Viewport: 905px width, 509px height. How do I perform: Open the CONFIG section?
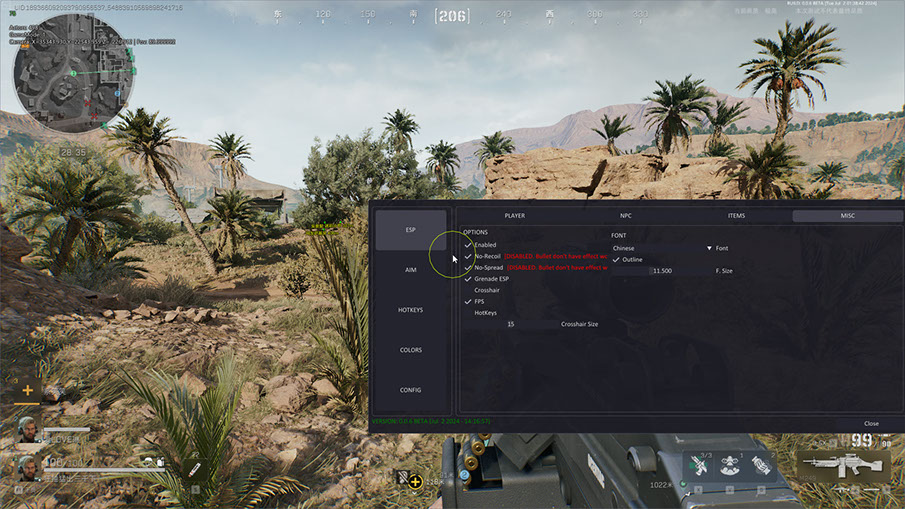click(x=410, y=390)
